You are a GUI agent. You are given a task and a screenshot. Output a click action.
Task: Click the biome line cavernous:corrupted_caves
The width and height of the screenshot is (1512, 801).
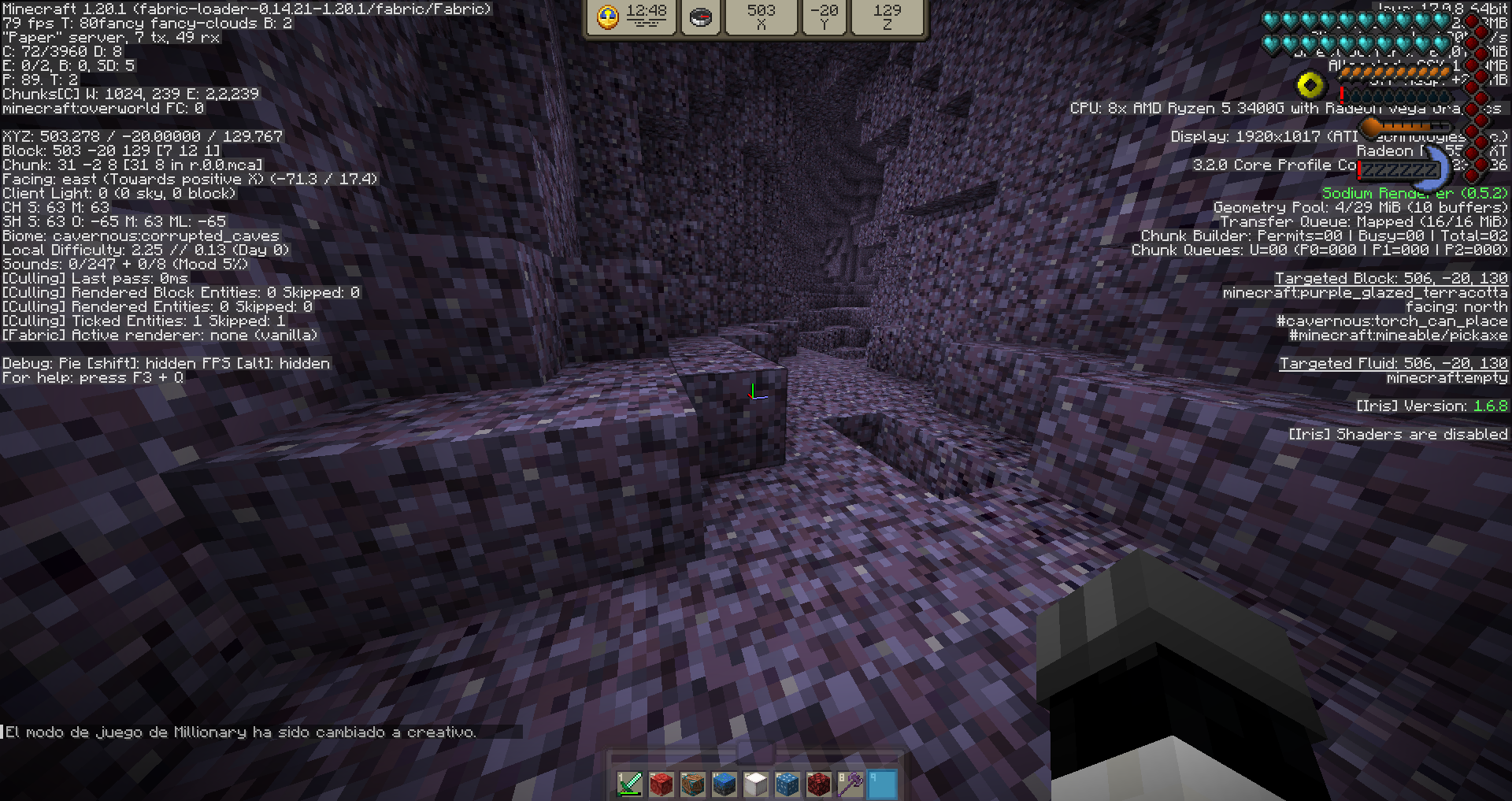click(140, 235)
